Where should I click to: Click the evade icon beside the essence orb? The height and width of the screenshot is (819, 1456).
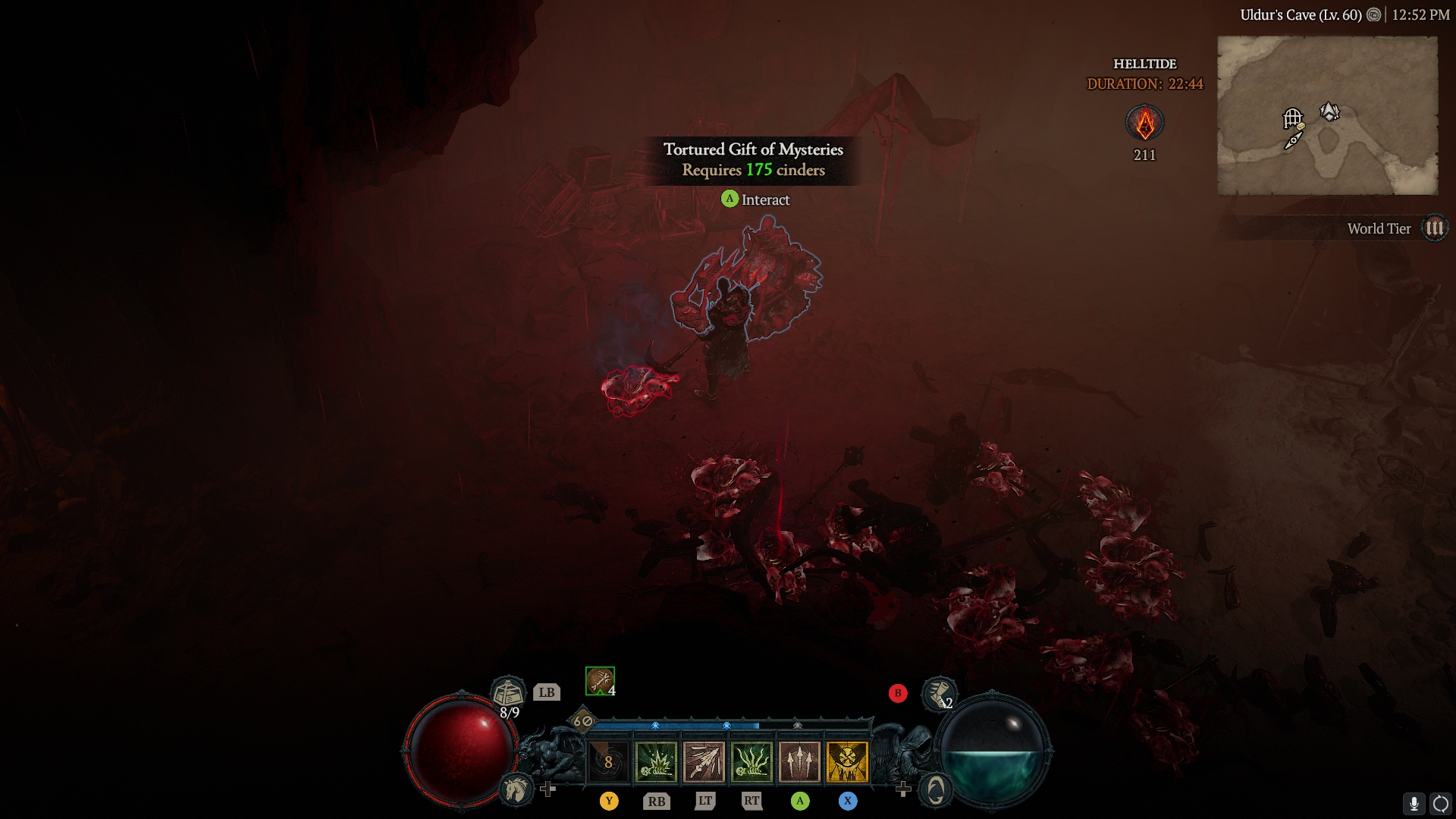pos(935,790)
